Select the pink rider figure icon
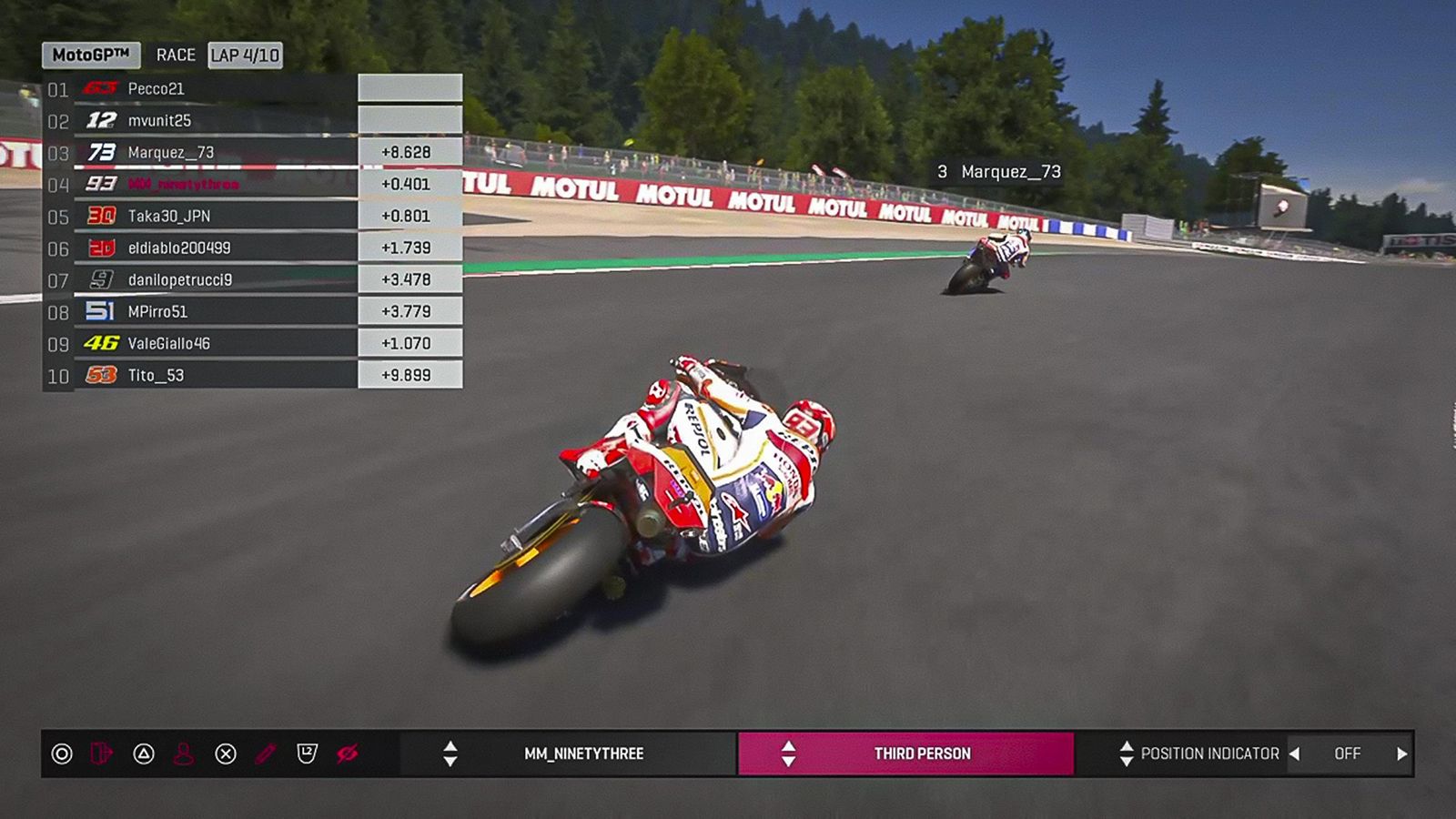This screenshot has width=1456, height=819. [184, 753]
